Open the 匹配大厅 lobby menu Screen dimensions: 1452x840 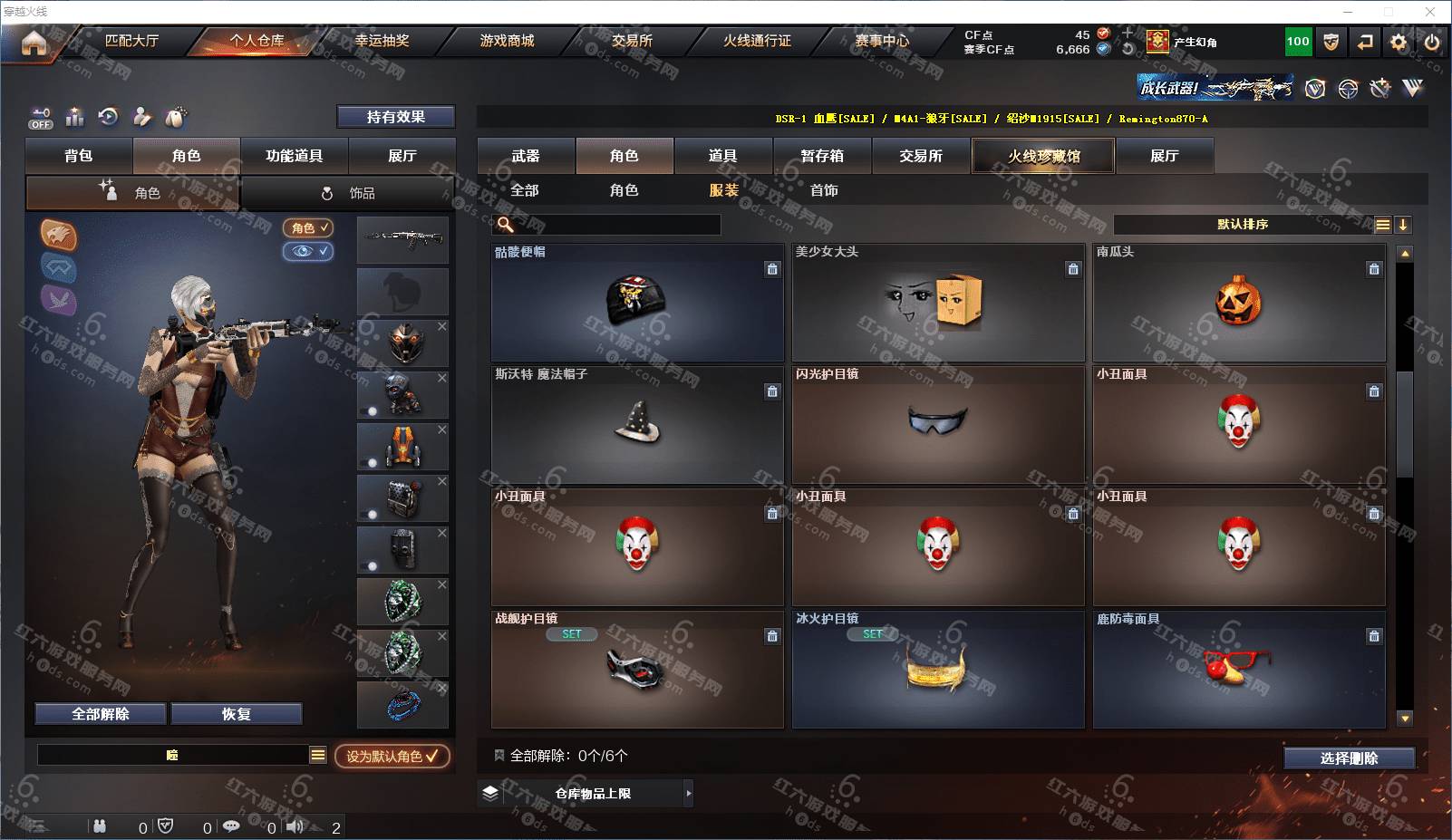[131, 41]
